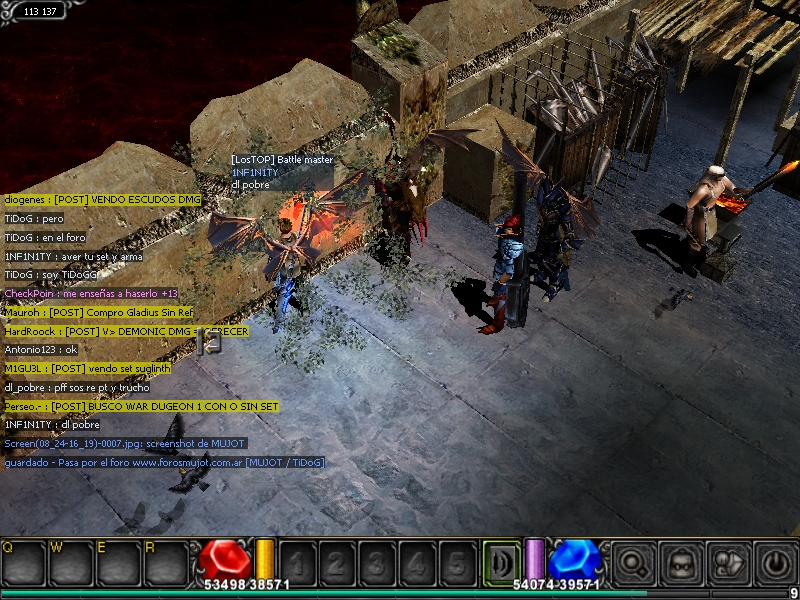Image resolution: width=800 pixels, height=600 pixels.
Task: Click the W item quick slot
Action: 71,562
